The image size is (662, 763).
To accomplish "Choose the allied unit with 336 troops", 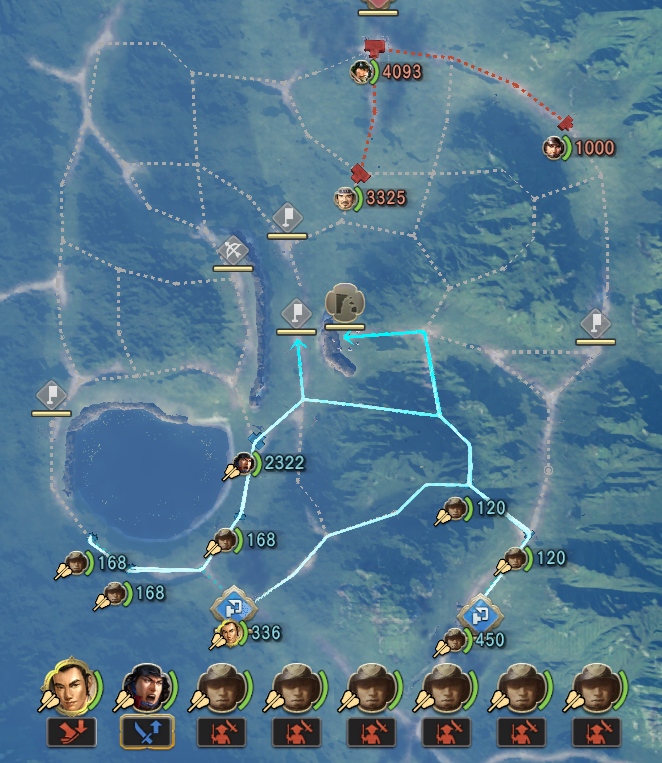I will [231, 633].
